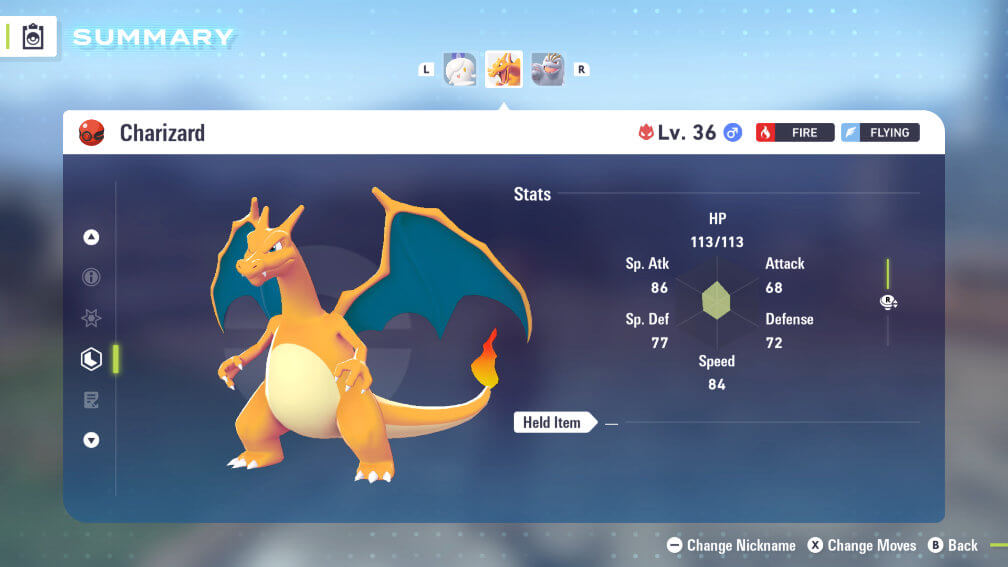
Task: Click the down arrow in the summary sidebar
Action: [x=91, y=439]
